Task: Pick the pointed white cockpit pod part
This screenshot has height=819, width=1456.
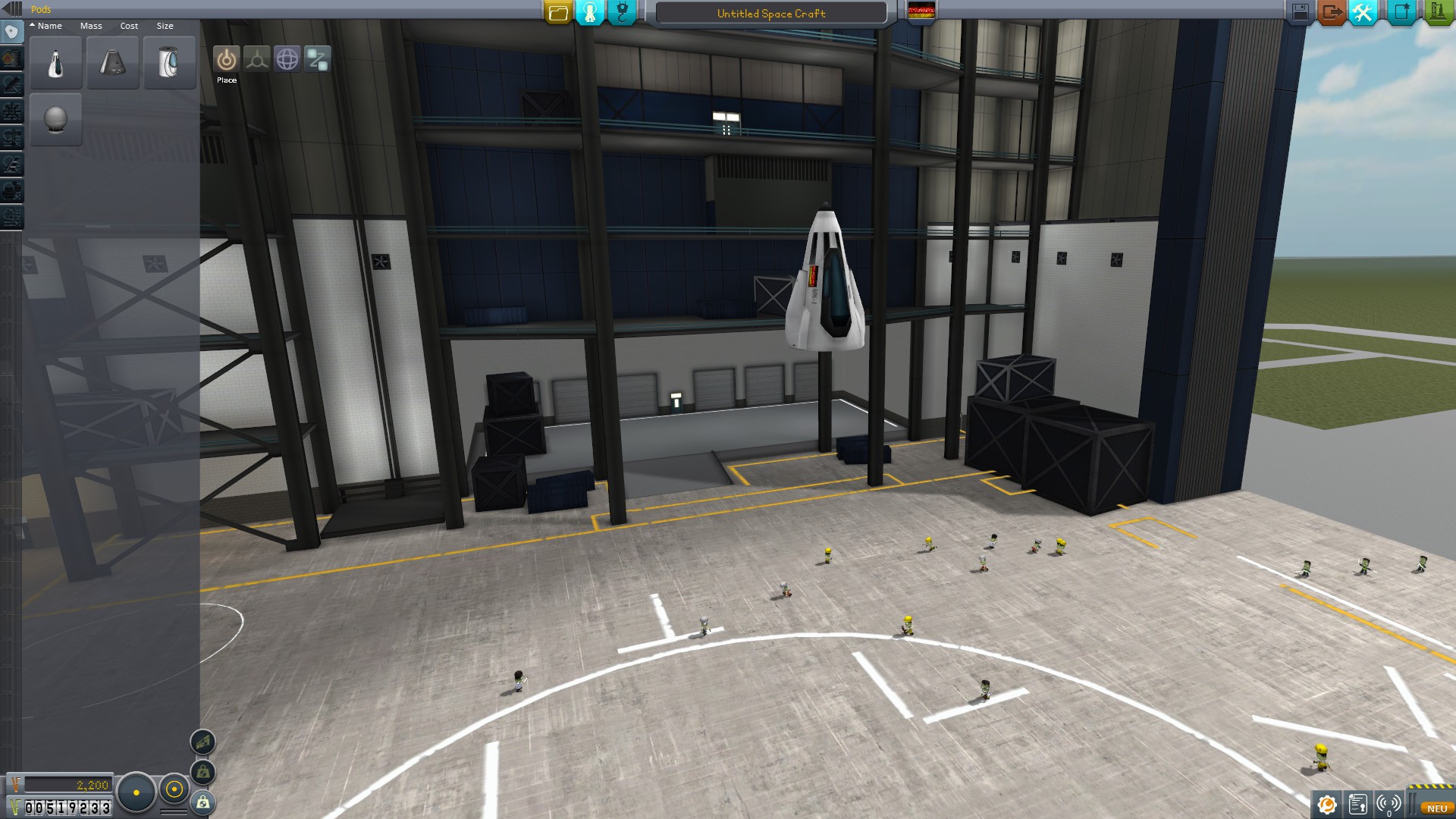Action: point(56,63)
